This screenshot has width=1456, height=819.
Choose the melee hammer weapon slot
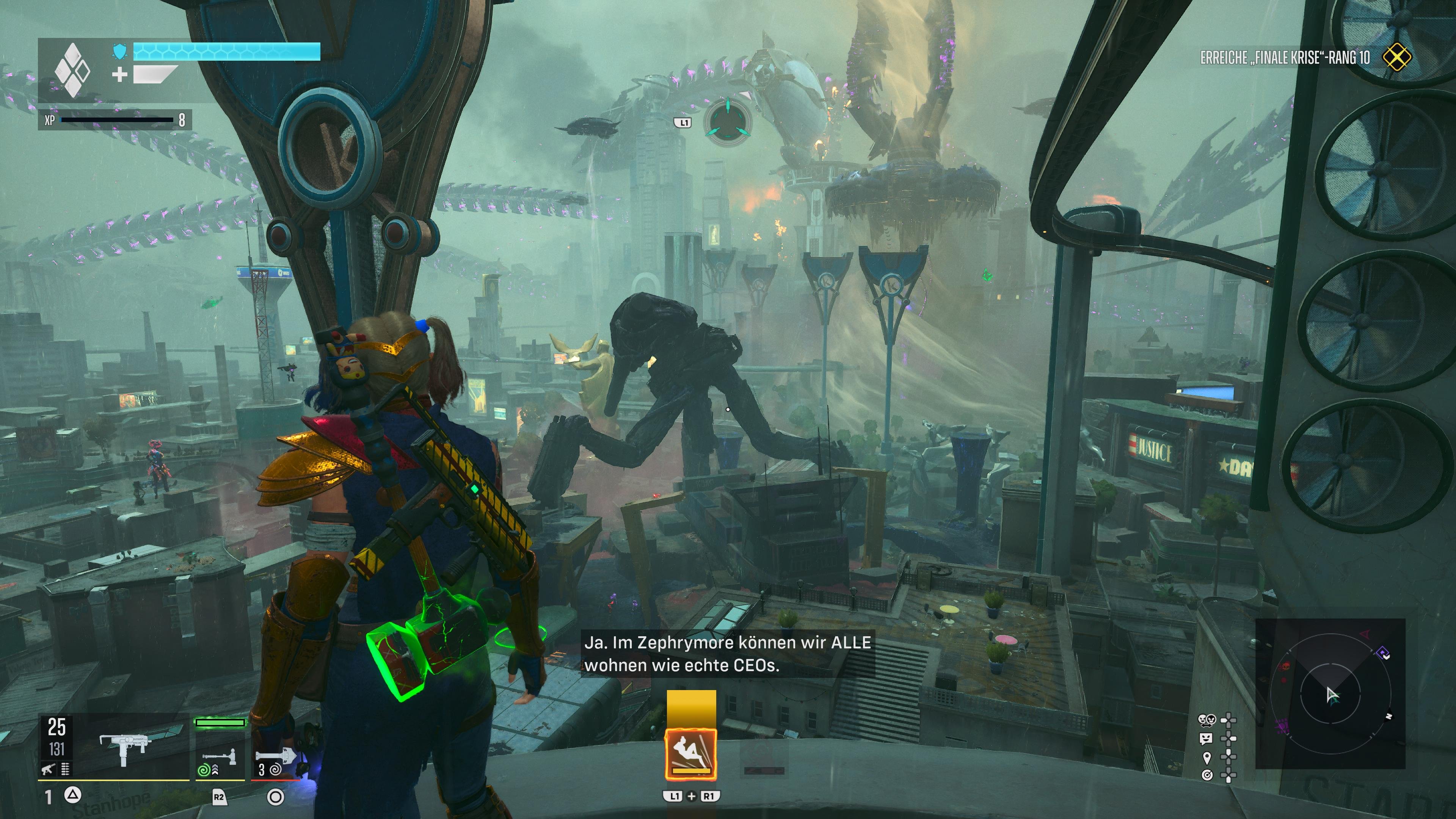(220, 756)
